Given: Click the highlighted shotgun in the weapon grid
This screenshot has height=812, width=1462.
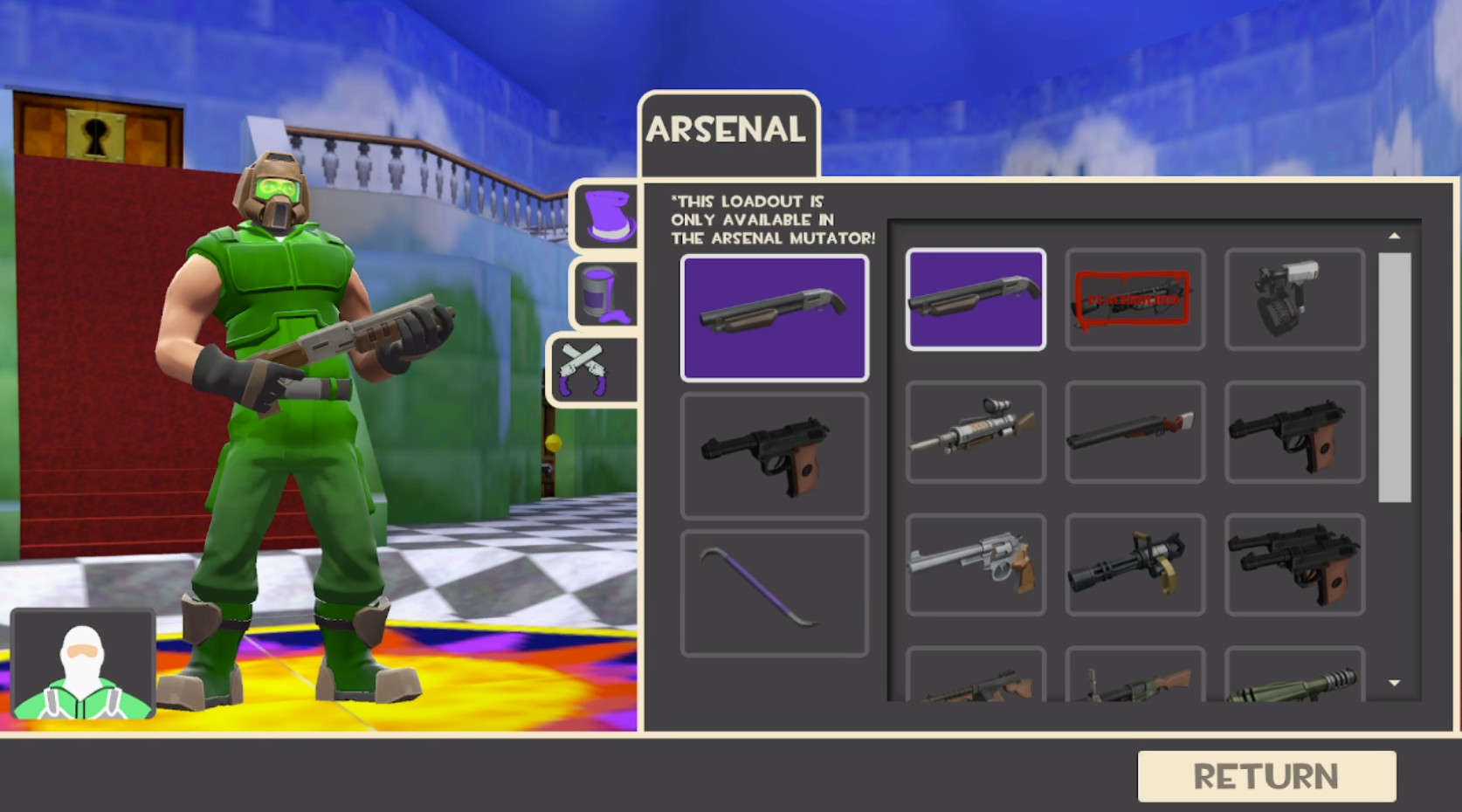Looking at the screenshot, I should point(976,299).
